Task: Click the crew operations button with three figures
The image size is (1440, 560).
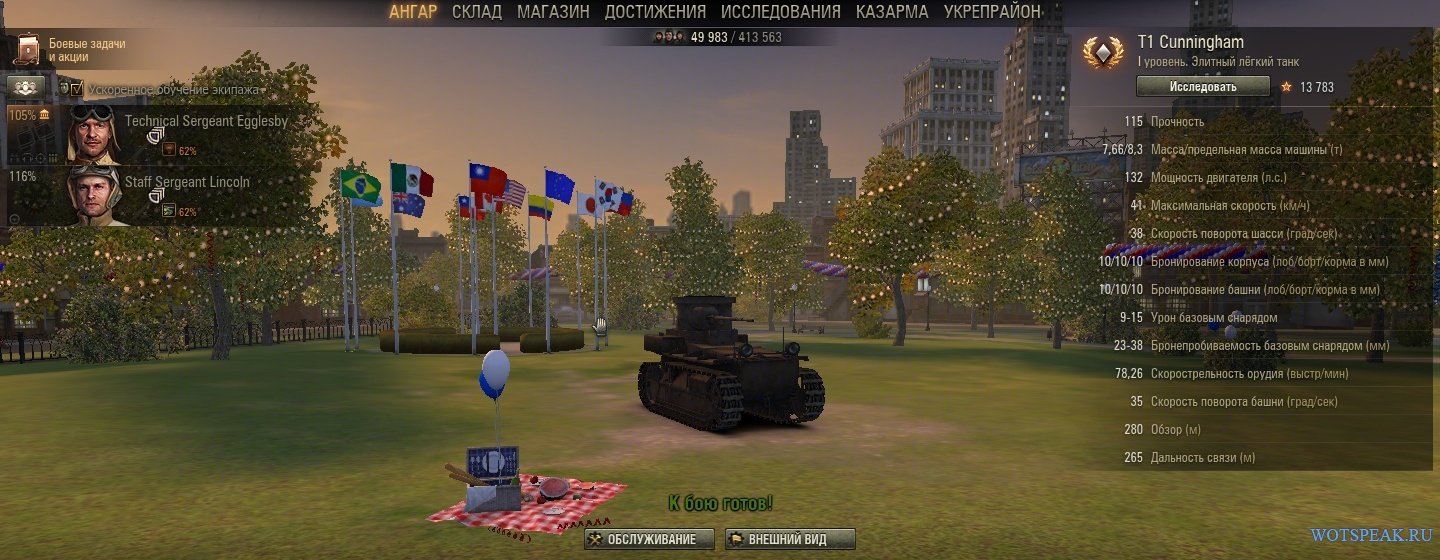Action: coord(26,88)
